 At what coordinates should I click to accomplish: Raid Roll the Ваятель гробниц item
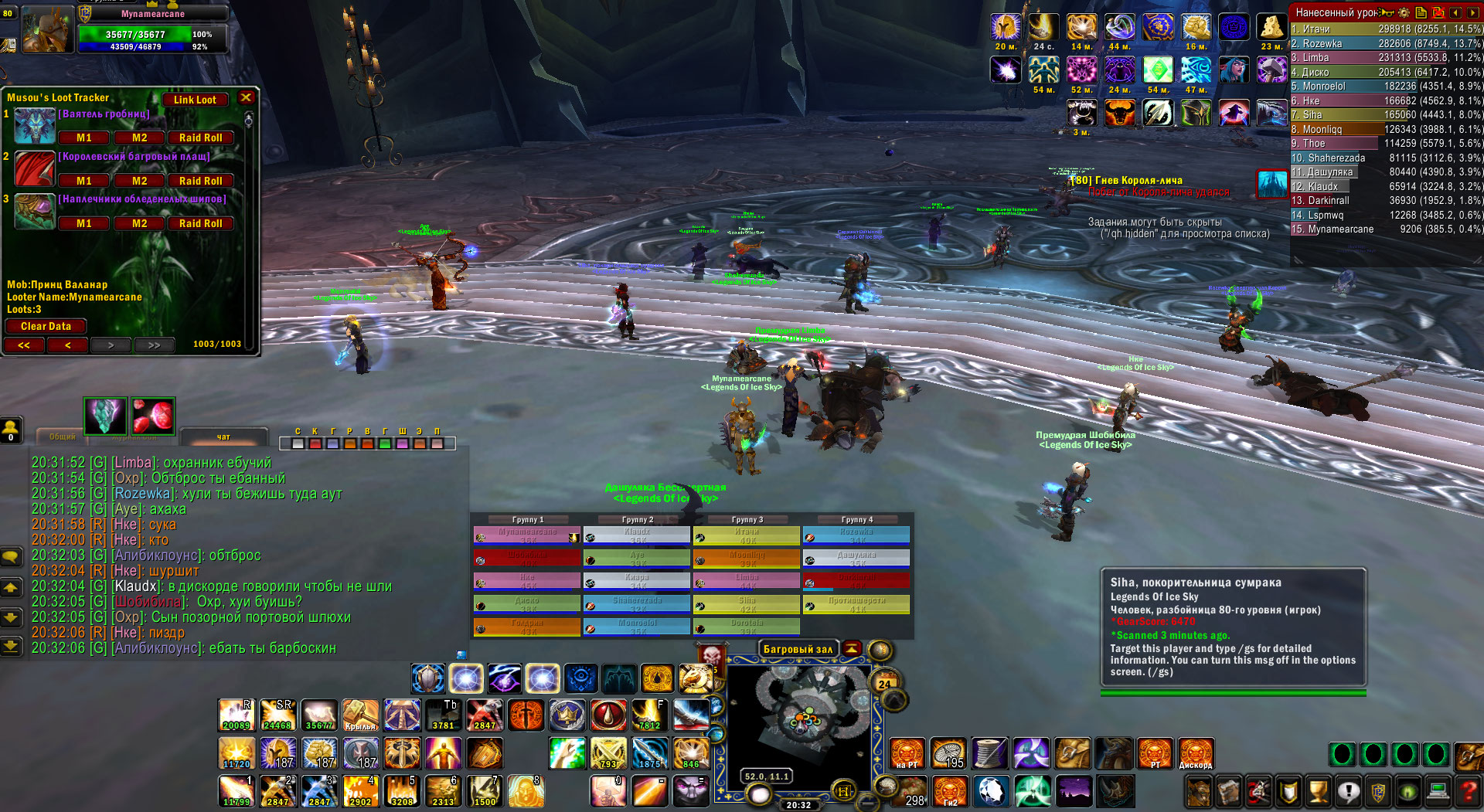click(x=200, y=138)
